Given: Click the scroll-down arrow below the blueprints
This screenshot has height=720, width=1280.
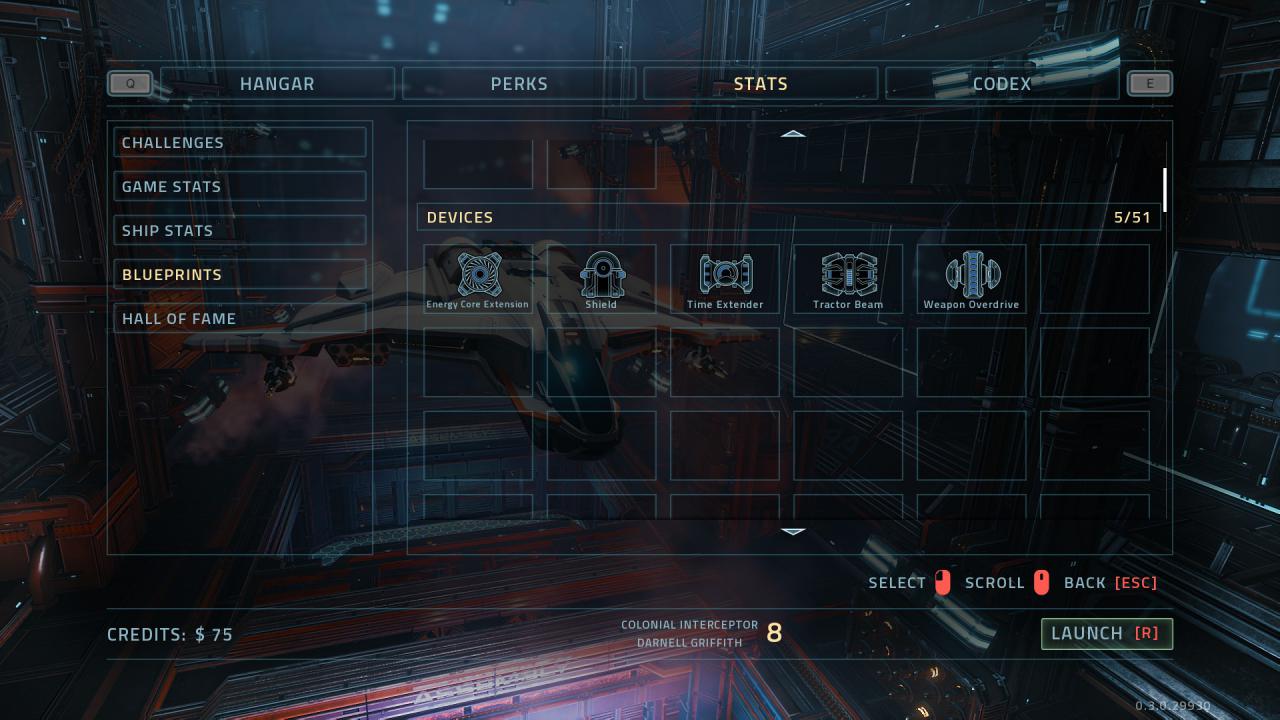Looking at the screenshot, I should tap(793, 531).
